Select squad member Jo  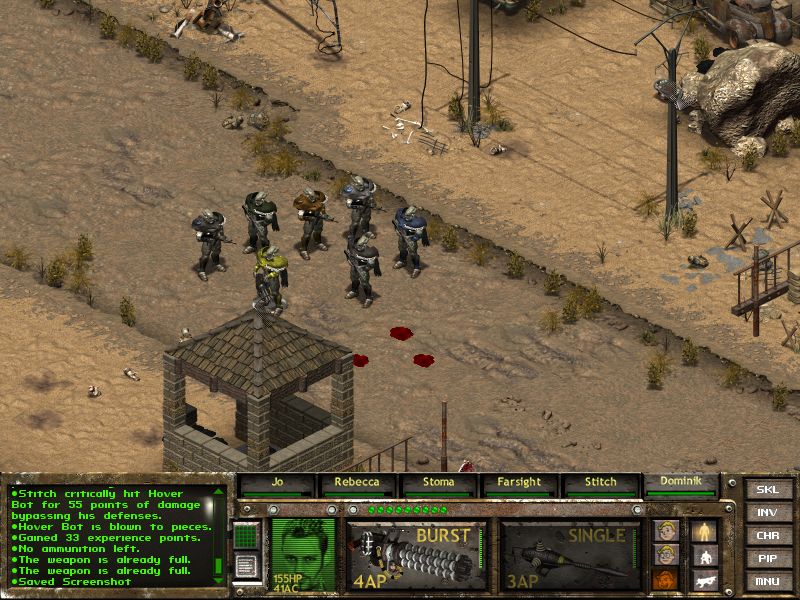point(277,484)
